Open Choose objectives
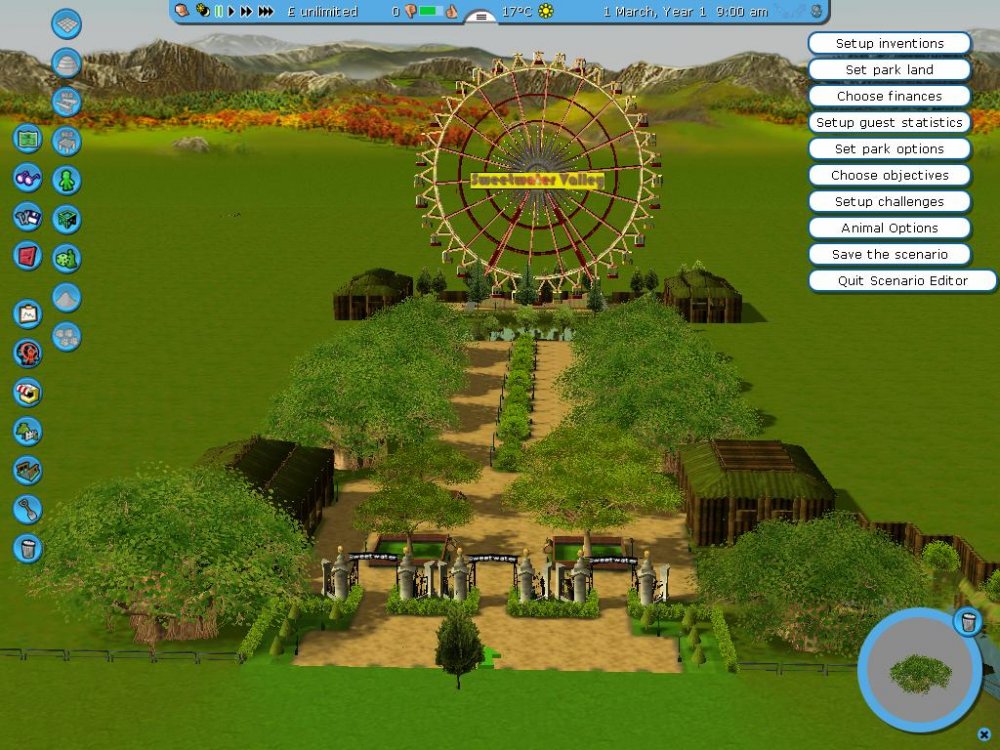The height and width of the screenshot is (750, 1000). click(889, 175)
